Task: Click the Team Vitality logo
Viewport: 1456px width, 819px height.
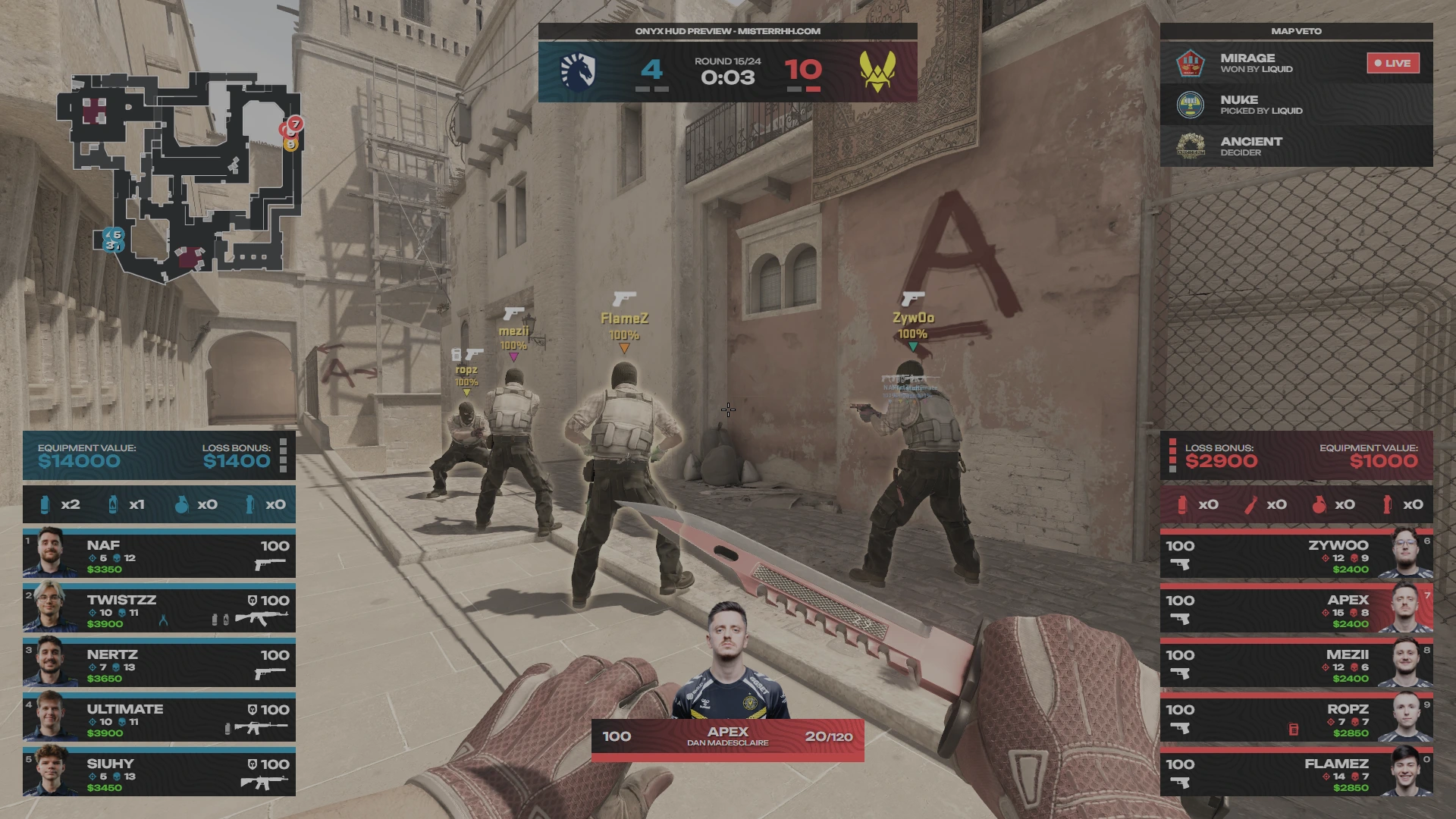Action: point(877,71)
